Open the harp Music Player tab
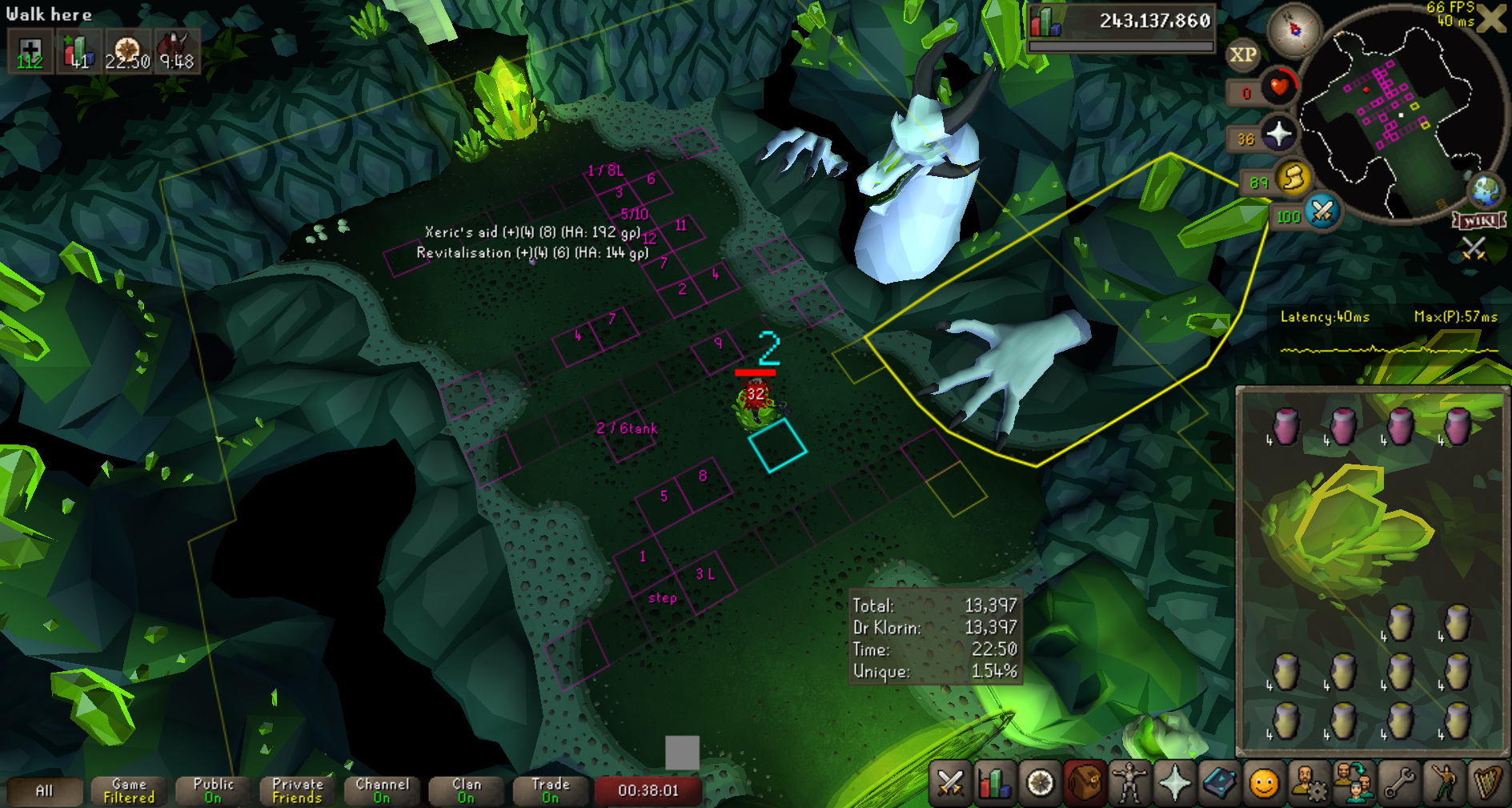The height and width of the screenshot is (808, 1512). point(1487,782)
